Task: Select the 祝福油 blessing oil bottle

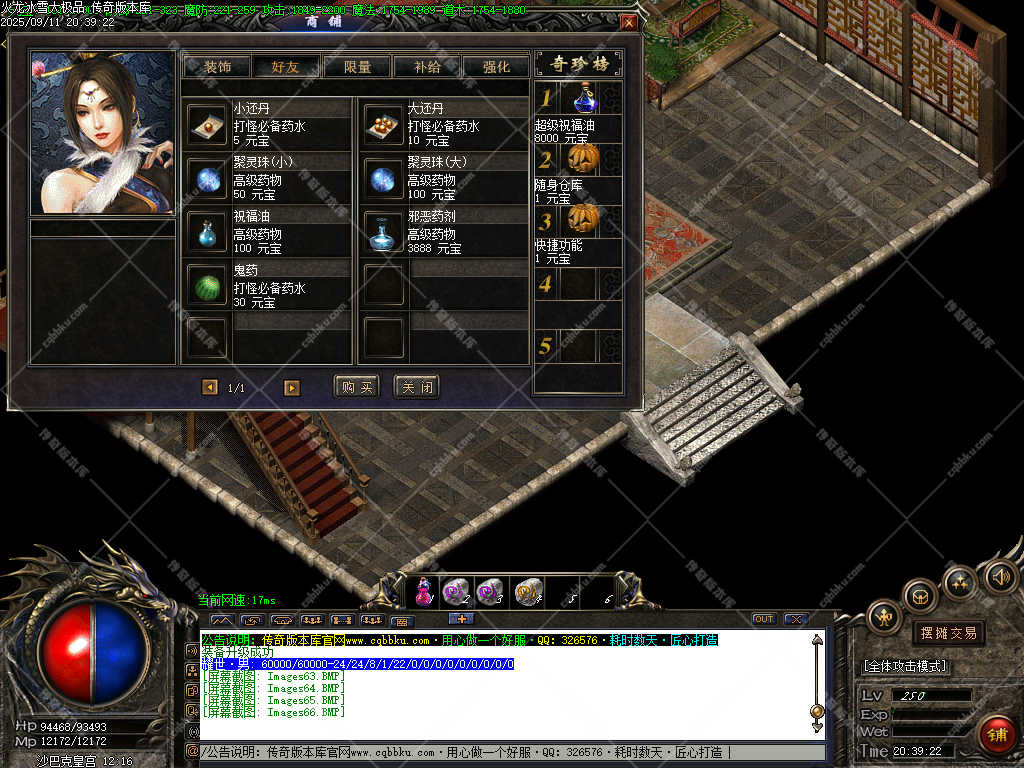Action: click(x=207, y=232)
